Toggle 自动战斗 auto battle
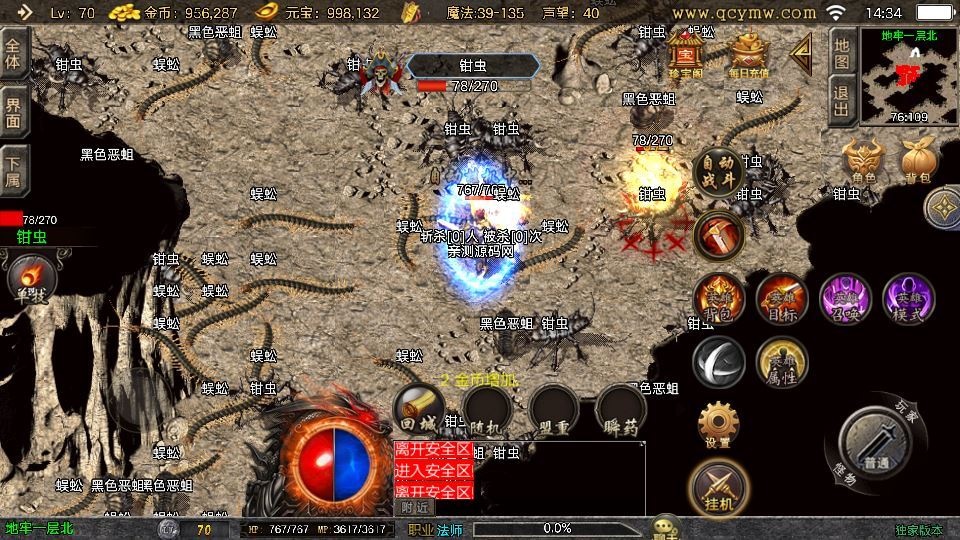The height and width of the screenshot is (540, 960). 717,173
